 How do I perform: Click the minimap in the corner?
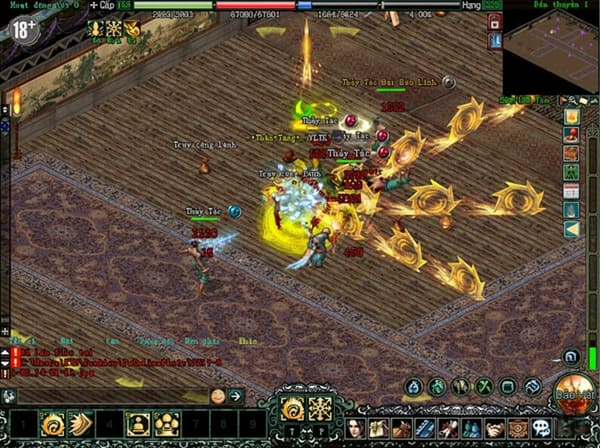[x=548, y=52]
